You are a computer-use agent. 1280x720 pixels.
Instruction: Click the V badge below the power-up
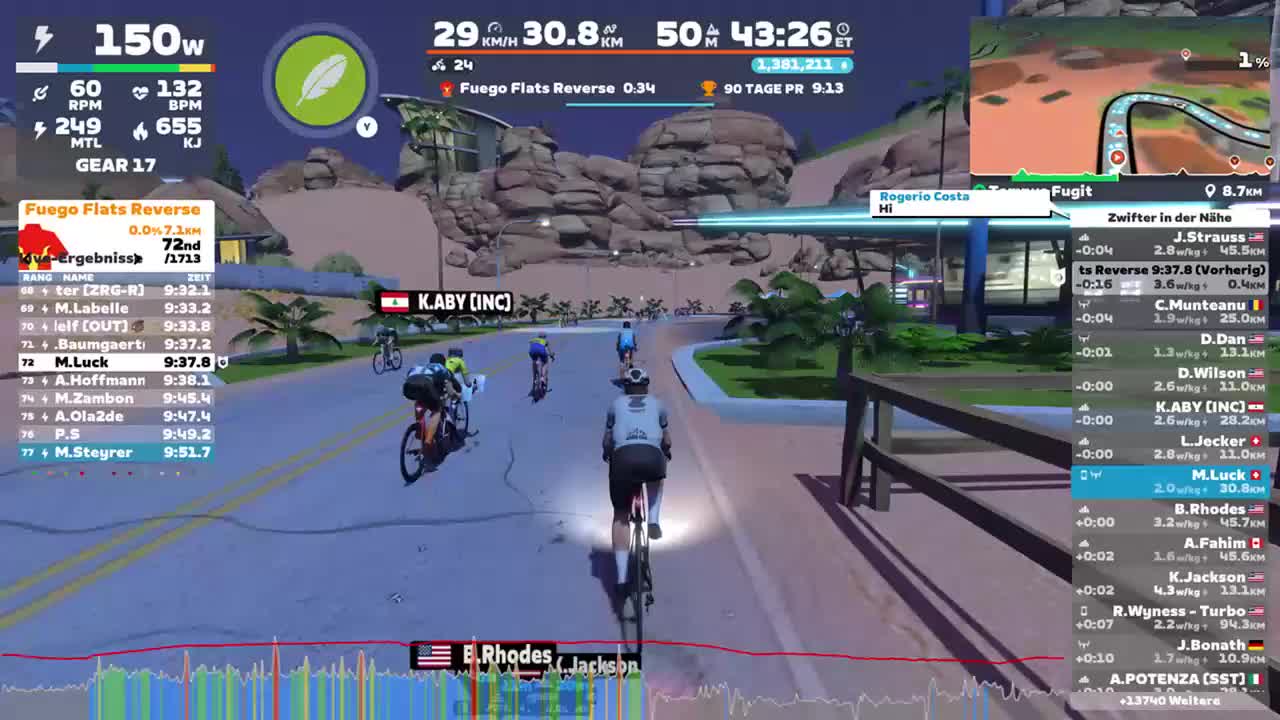click(x=367, y=127)
